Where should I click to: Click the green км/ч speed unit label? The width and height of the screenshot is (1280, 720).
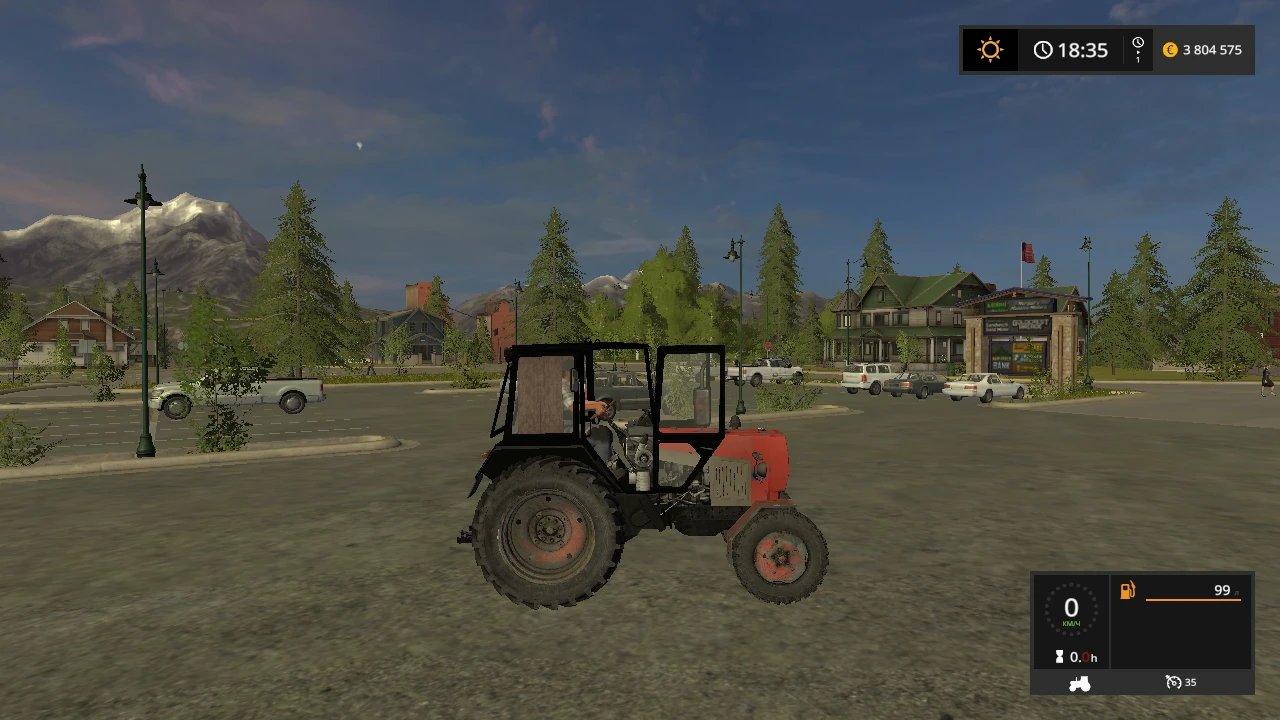coord(1070,623)
